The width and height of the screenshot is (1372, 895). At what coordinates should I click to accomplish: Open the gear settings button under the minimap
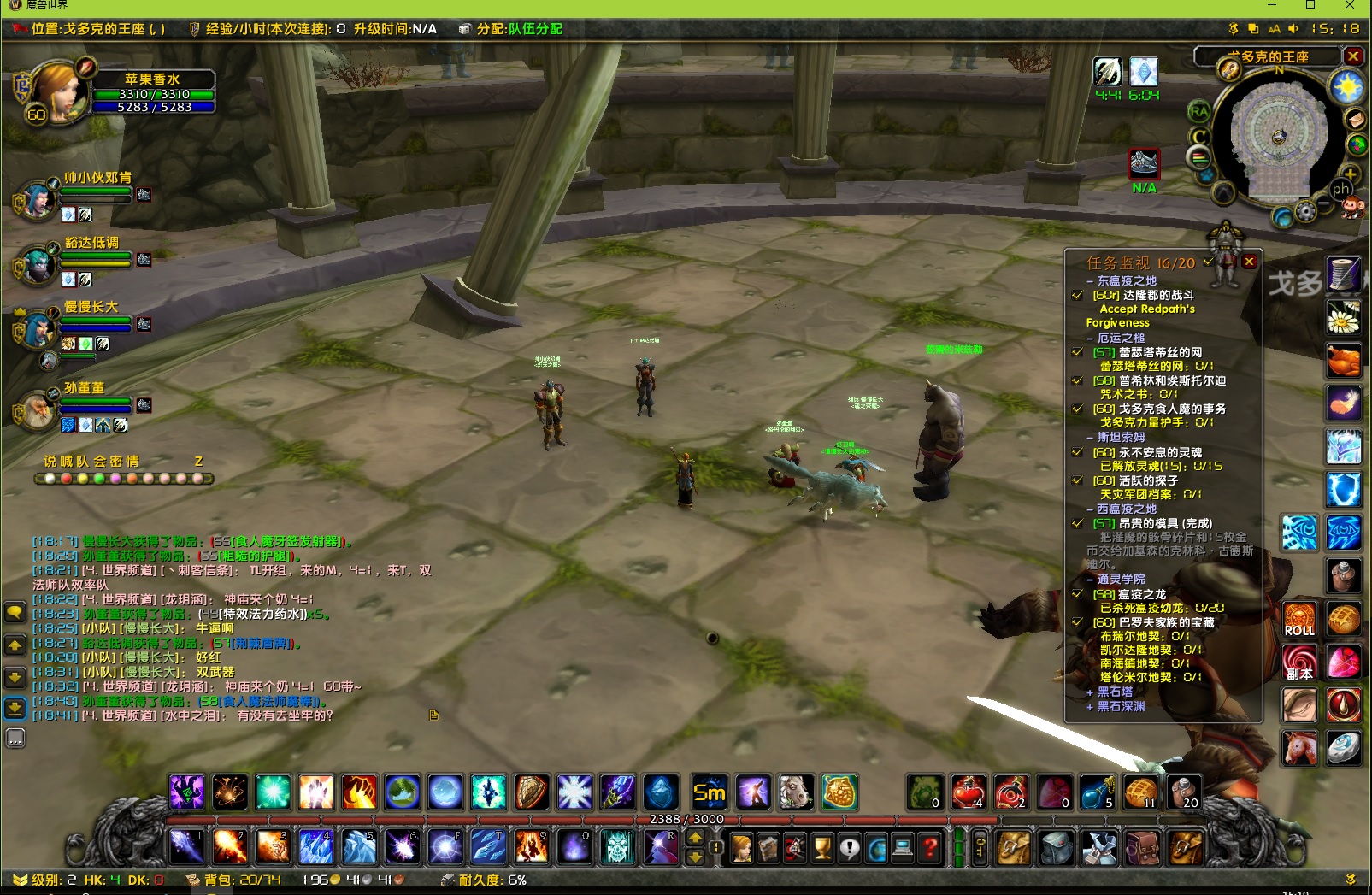tap(1305, 211)
